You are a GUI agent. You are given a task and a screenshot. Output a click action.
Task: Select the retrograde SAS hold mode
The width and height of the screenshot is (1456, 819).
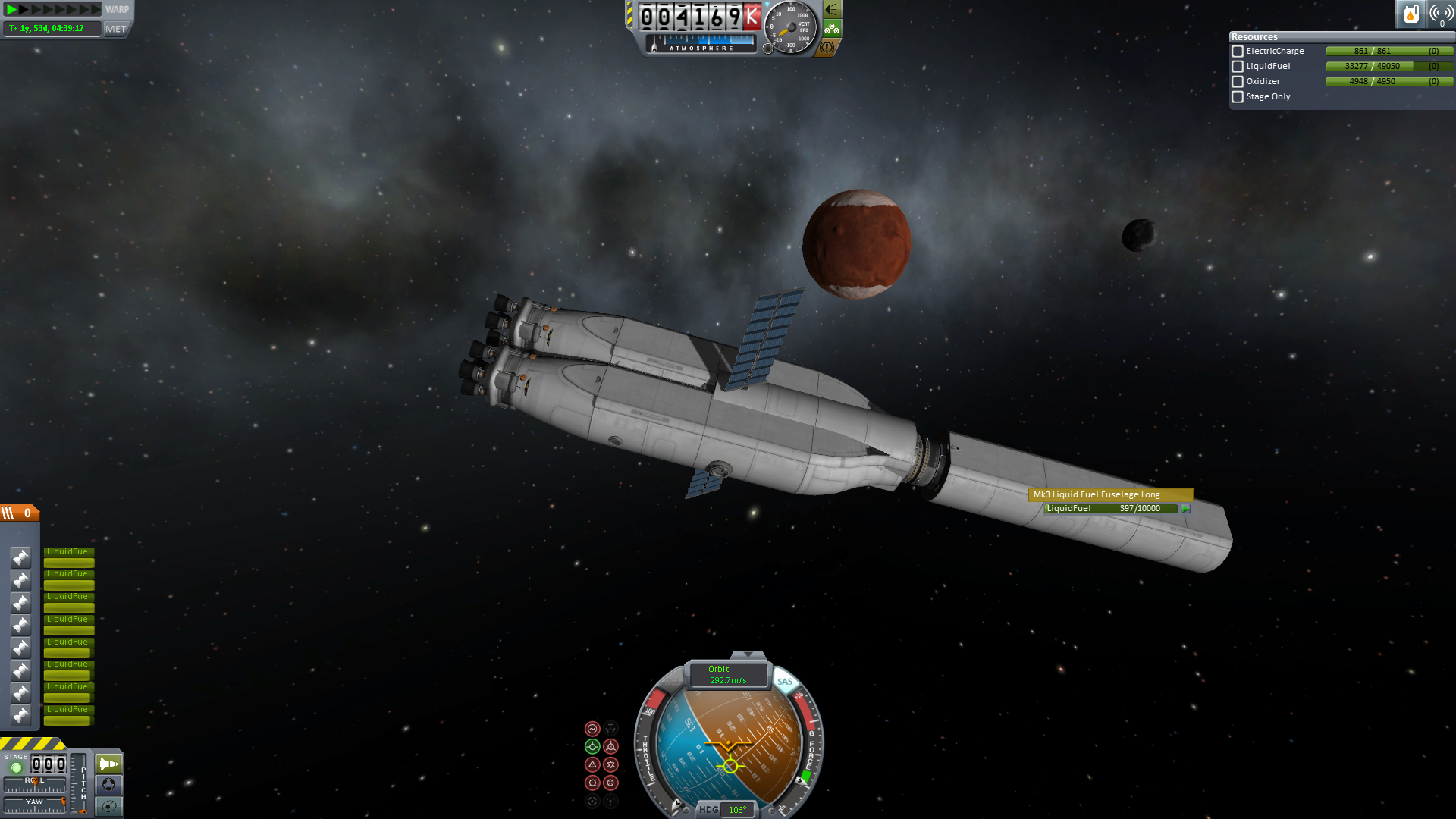pos(610,747)
